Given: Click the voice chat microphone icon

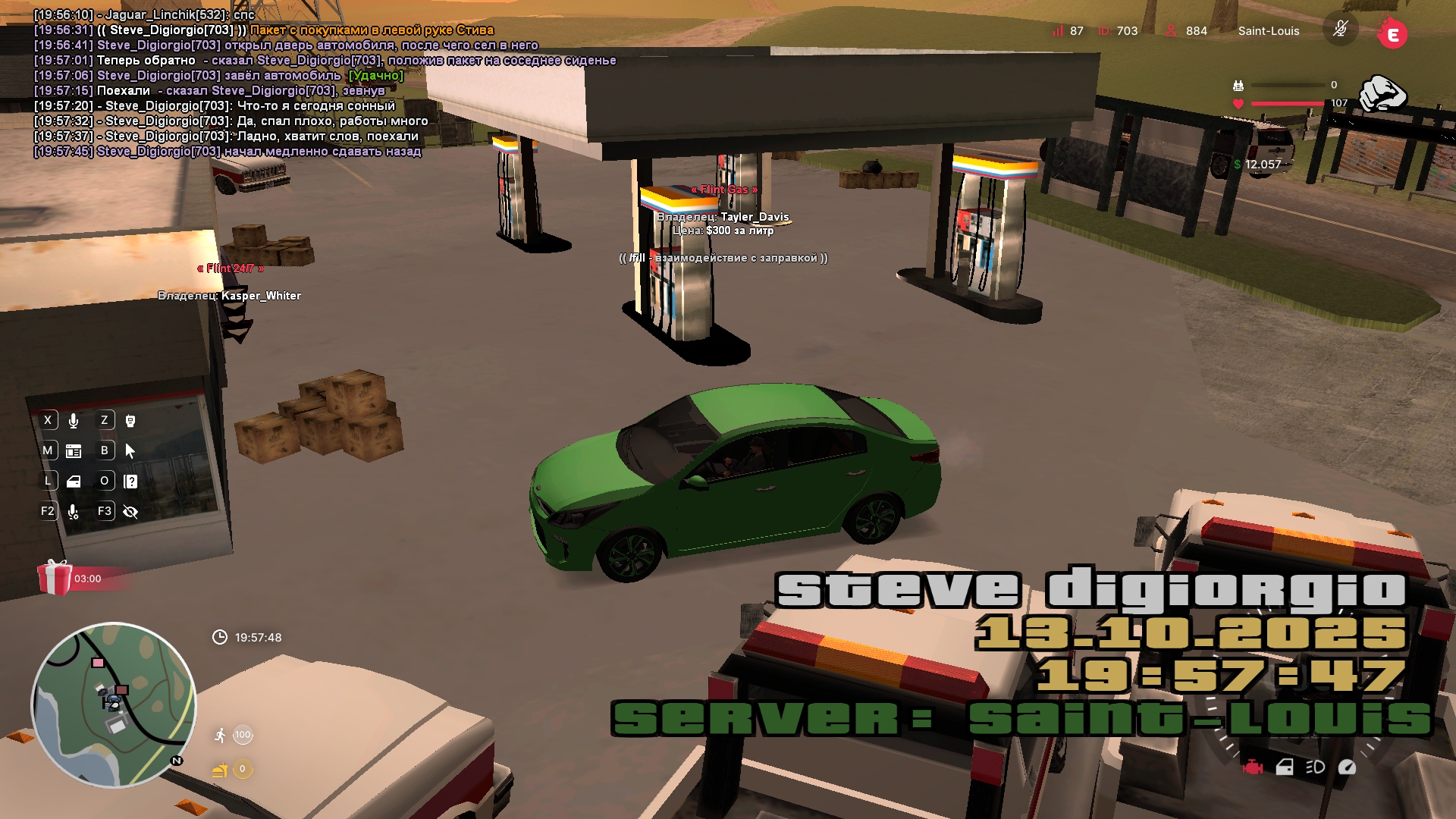Looking at the screenshot, I should (x=74, y=421).
